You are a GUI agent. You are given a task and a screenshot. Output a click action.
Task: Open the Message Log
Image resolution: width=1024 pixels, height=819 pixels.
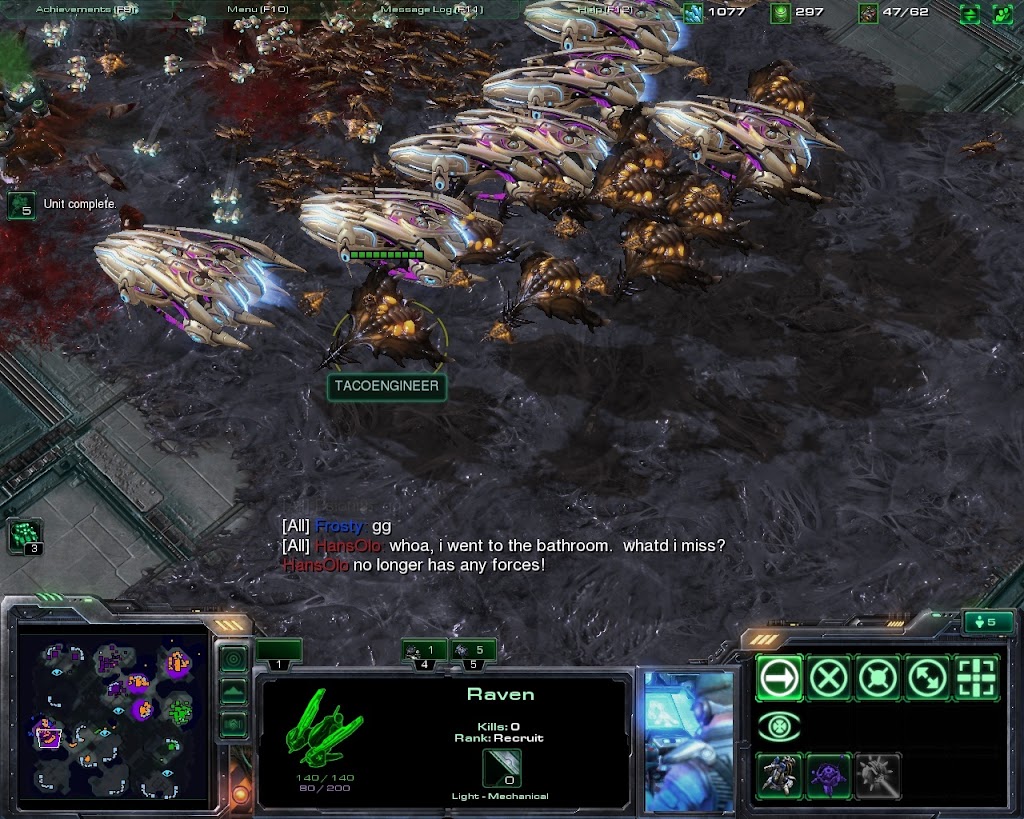tap(432, 9)
